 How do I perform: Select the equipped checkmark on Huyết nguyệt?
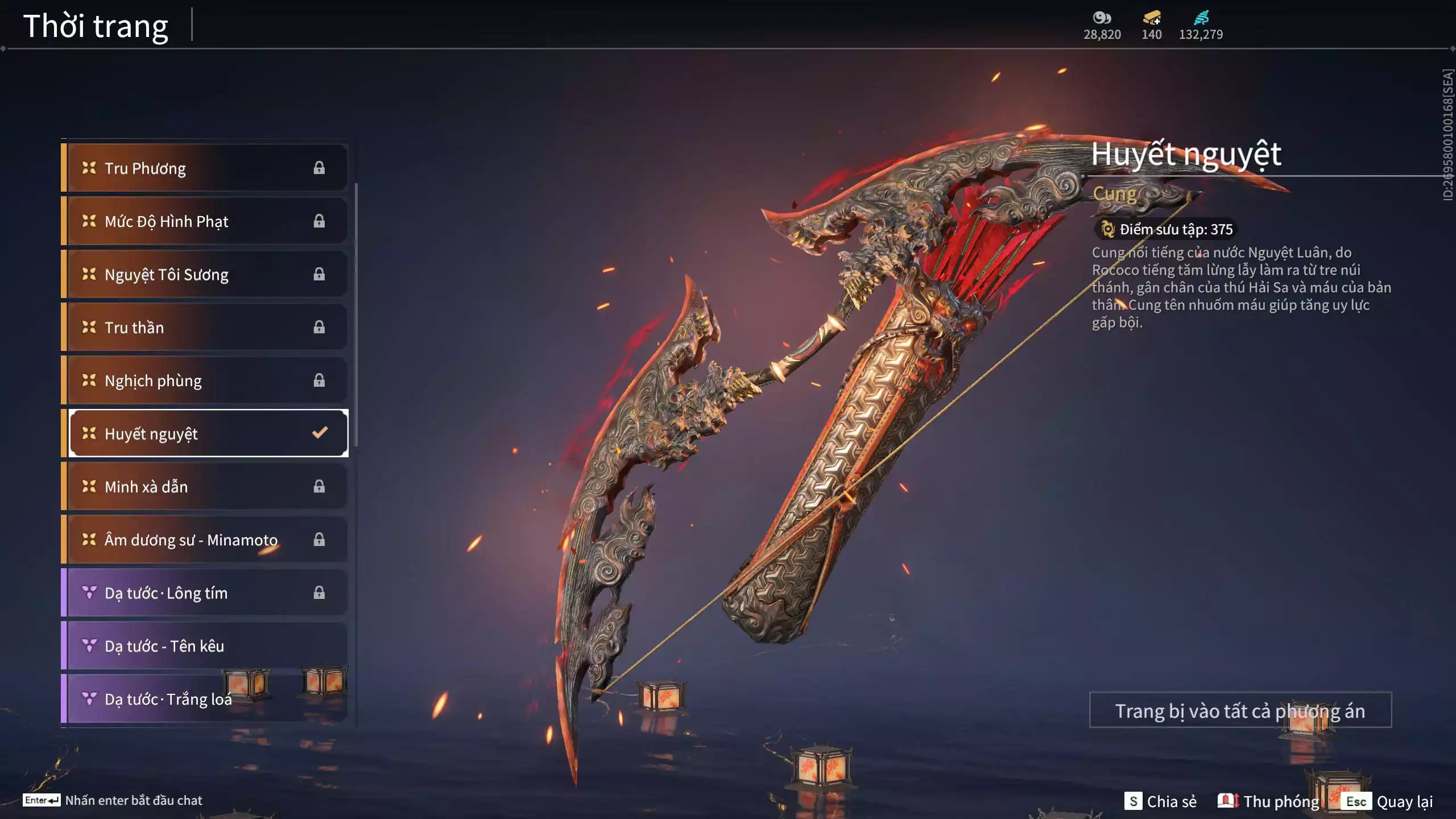pos(319,433)
